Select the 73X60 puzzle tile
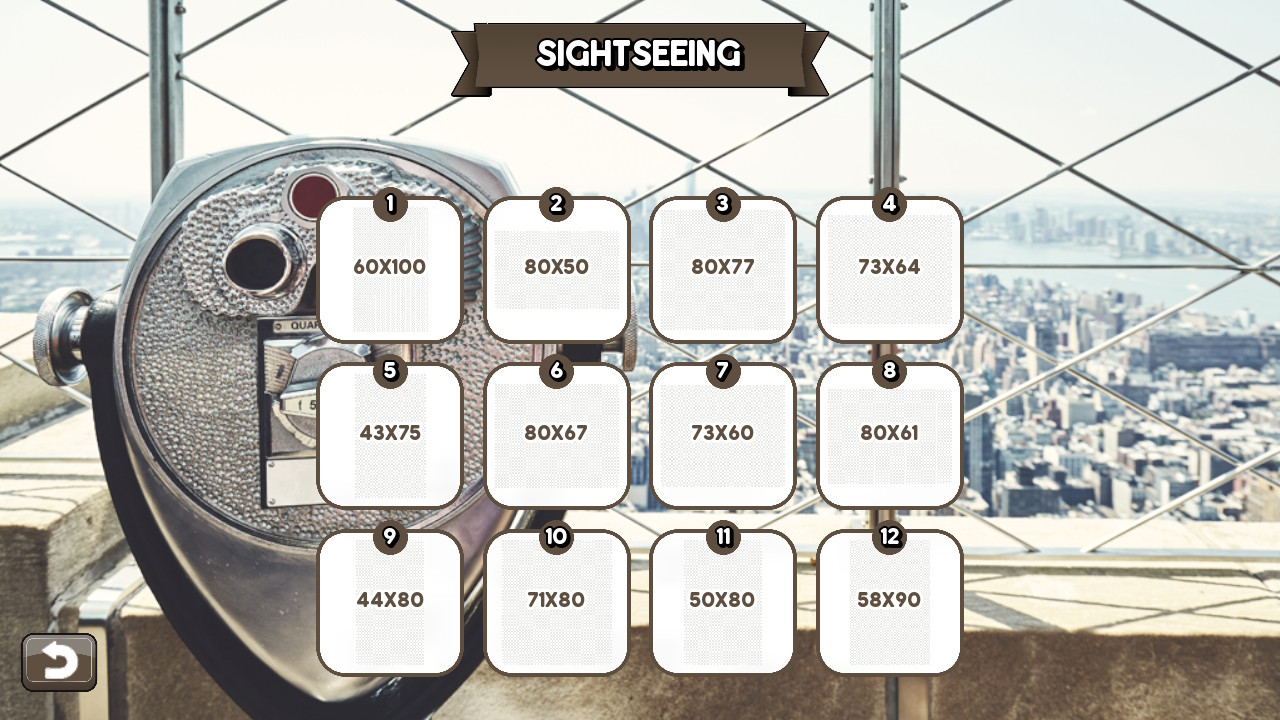1280x720 pixels. tap(723, 435)
